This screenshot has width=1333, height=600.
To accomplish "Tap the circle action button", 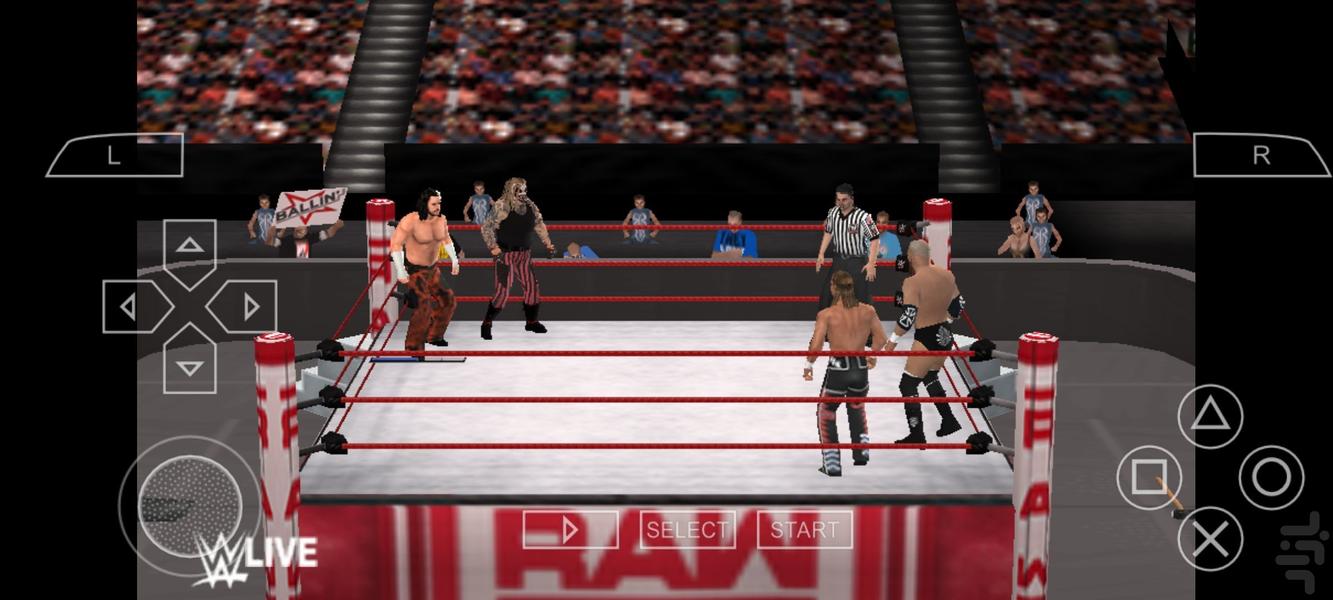I will click(x=1271, y=478).
